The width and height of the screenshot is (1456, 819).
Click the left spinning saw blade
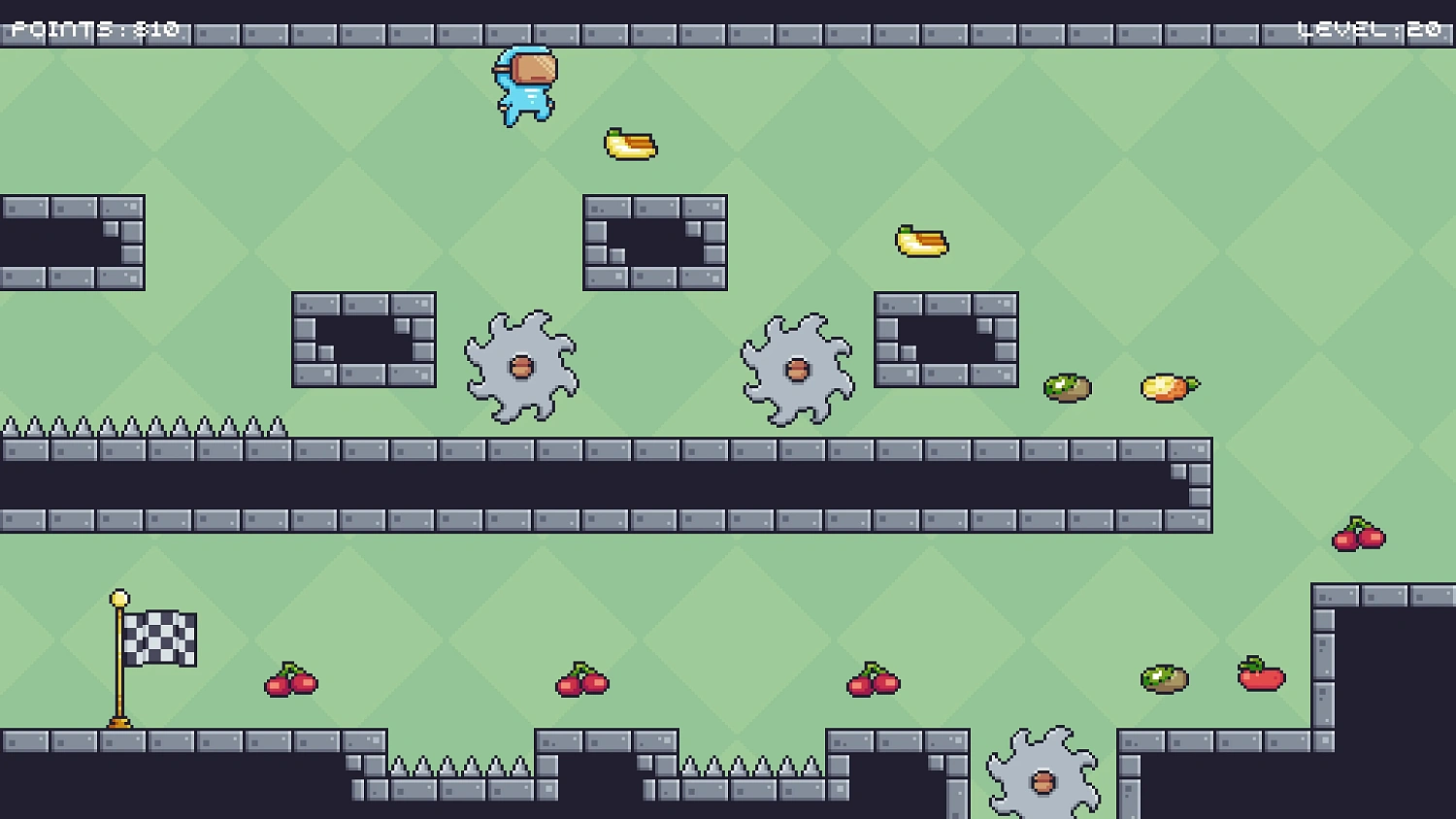tap(521, 367)
